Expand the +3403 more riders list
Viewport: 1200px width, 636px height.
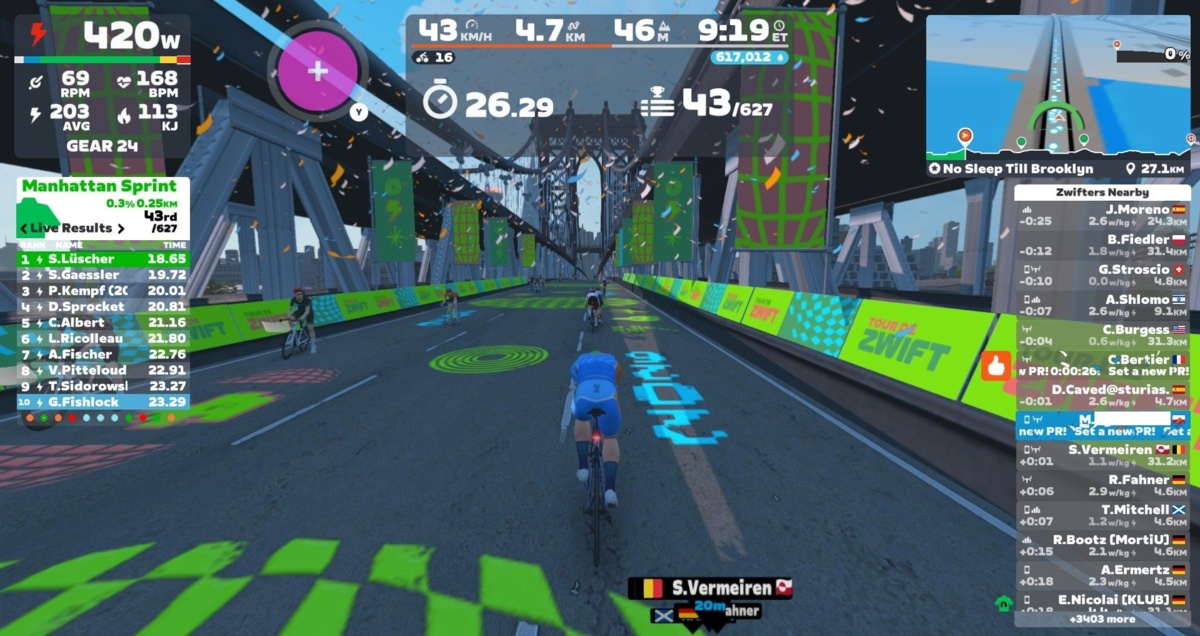[x=1102, y=619]
